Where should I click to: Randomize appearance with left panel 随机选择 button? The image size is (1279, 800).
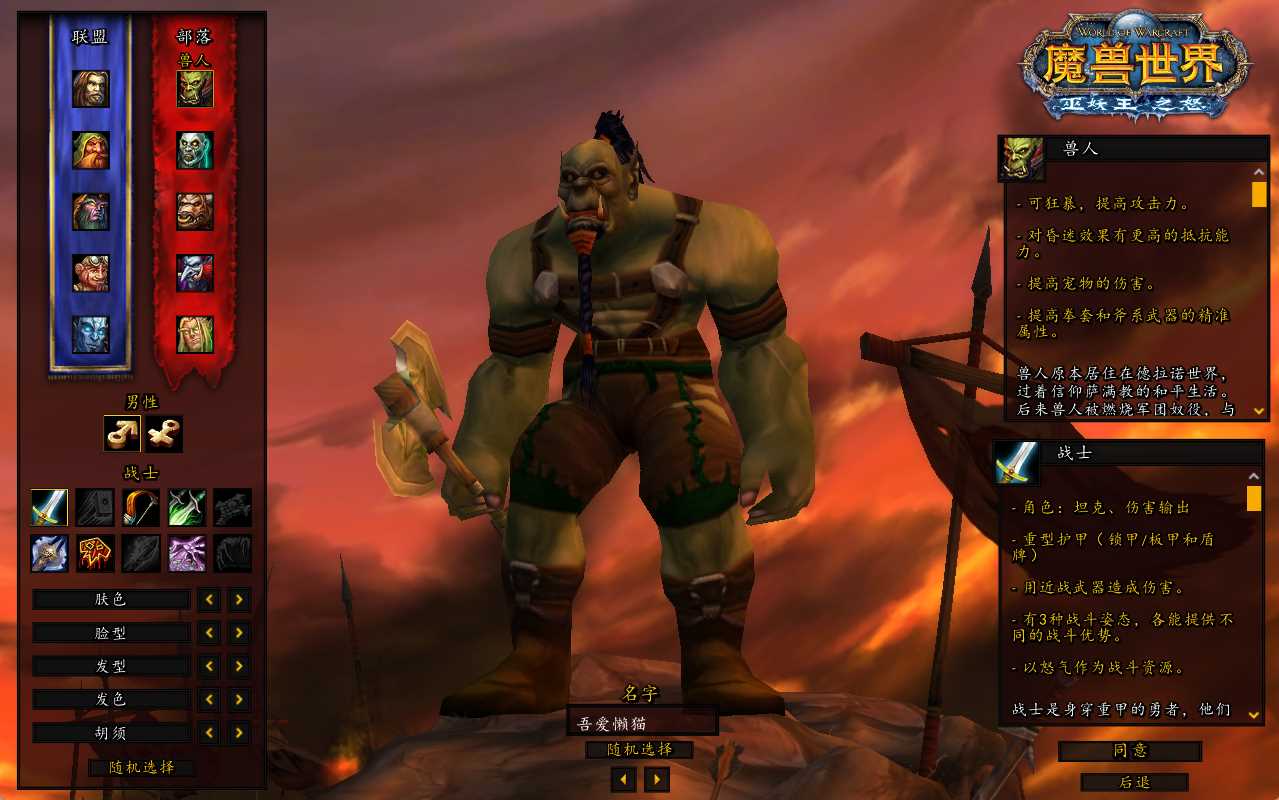coord(141,767)
